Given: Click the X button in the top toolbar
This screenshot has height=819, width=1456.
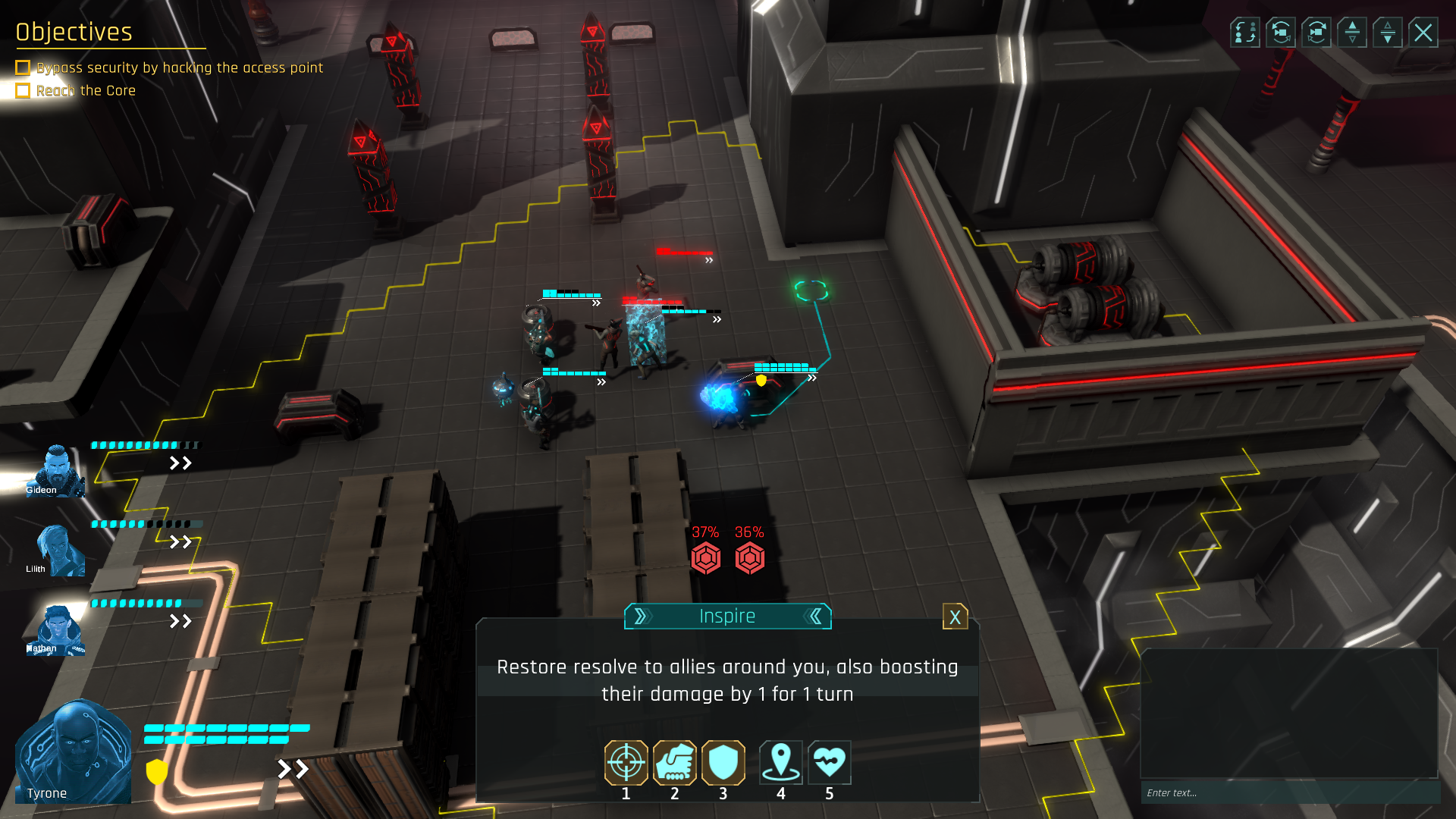Looking at the screenshot, I should [x=1423, y=33].
